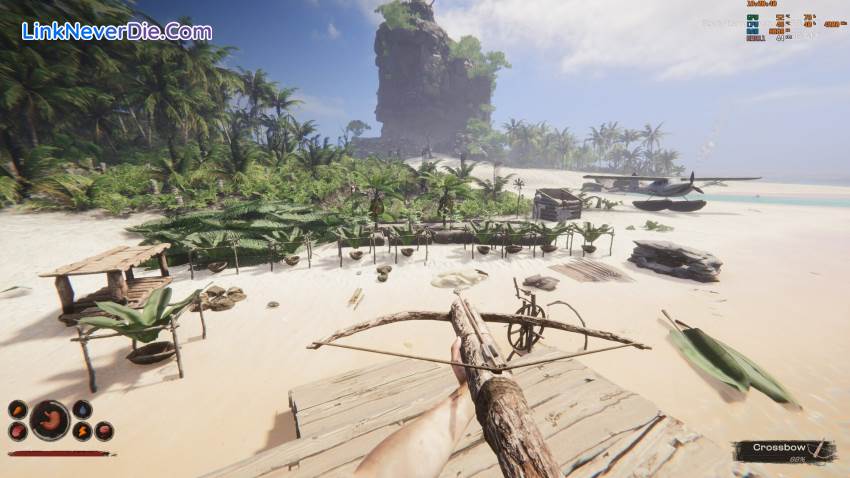Select the brain sanity status icon

(103, 431)
